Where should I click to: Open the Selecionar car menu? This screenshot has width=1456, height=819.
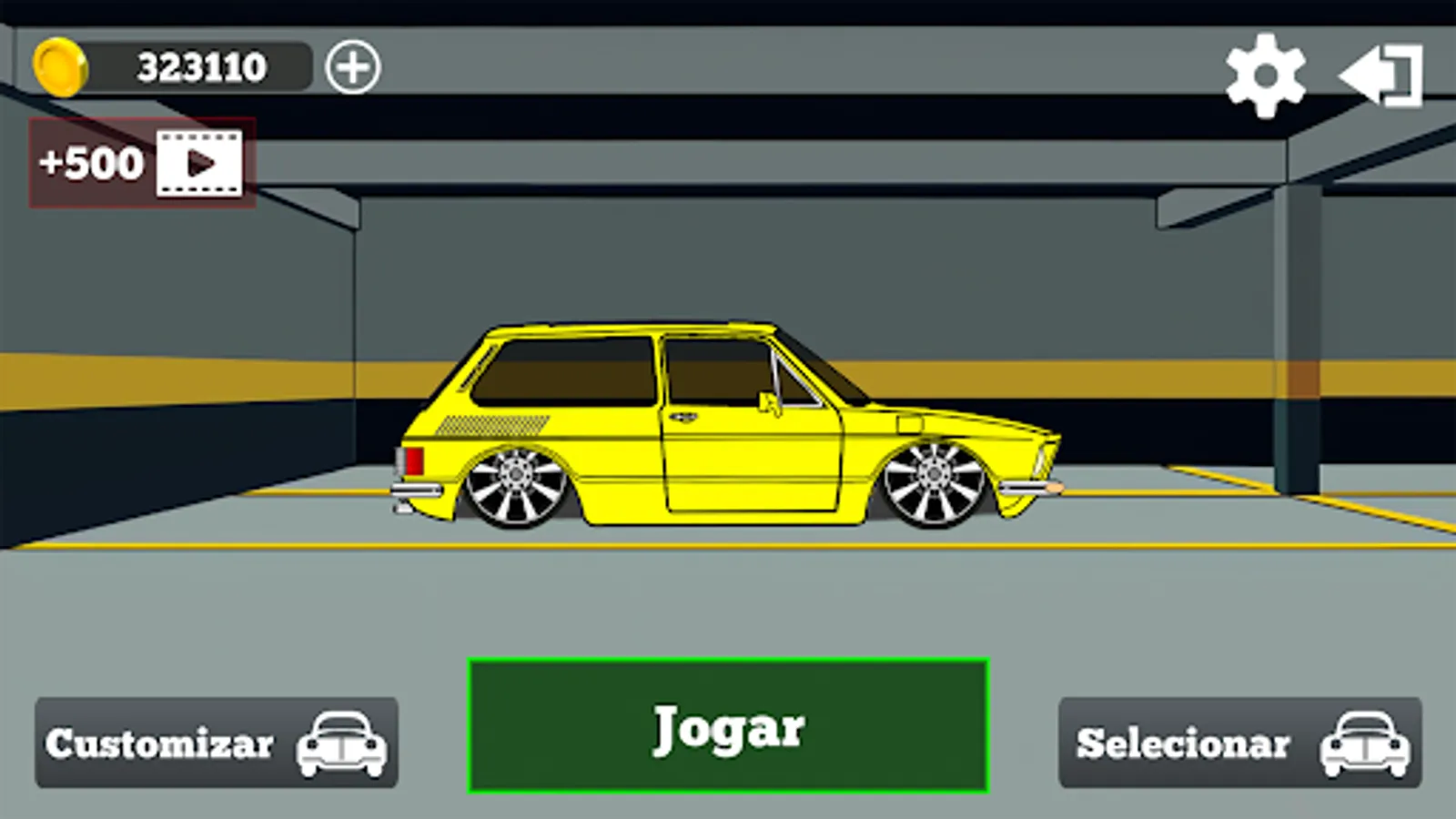[1239, 744]
